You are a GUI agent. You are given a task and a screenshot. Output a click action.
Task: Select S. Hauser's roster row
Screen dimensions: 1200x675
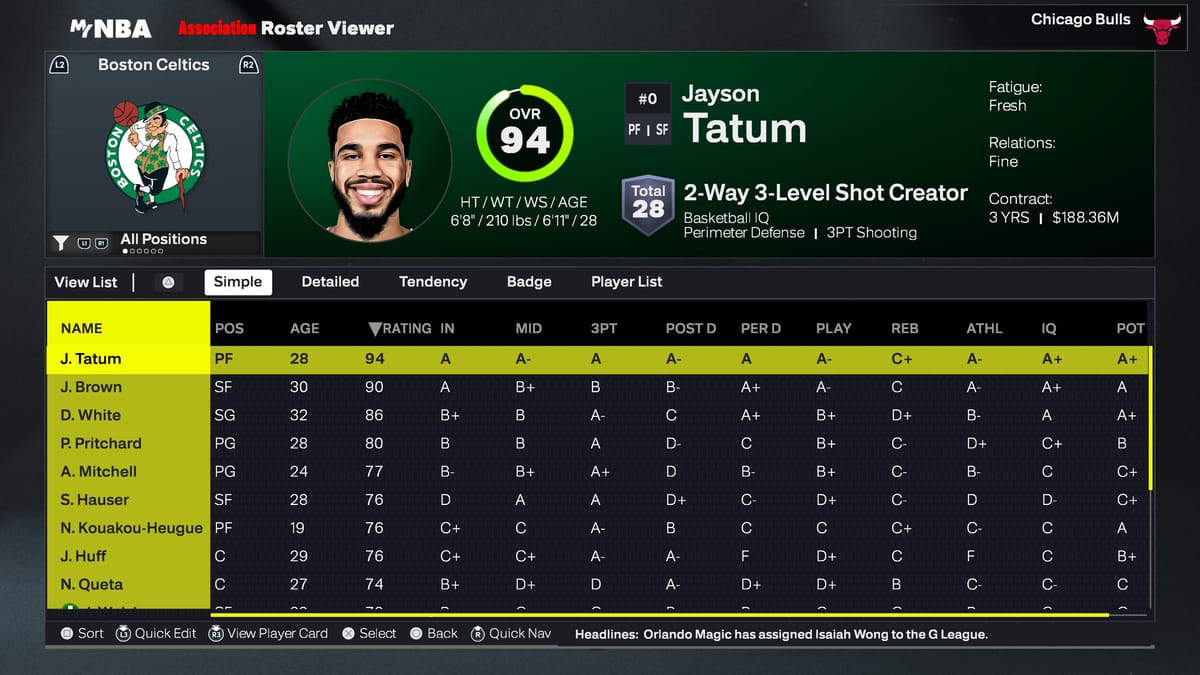[x=95, y=500]
